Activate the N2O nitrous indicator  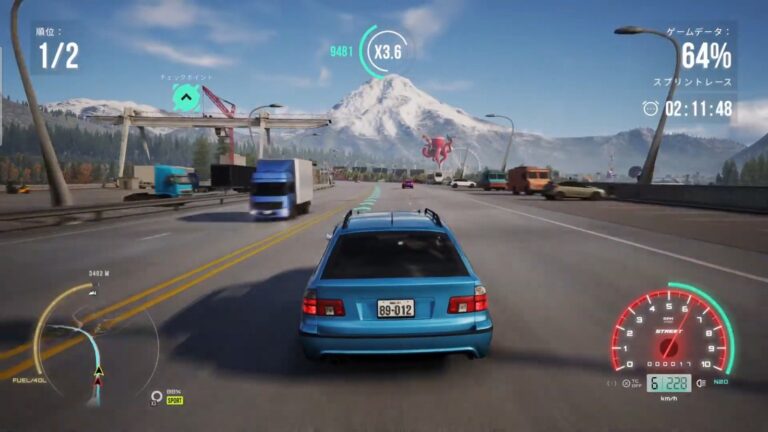tap(720, 382)
